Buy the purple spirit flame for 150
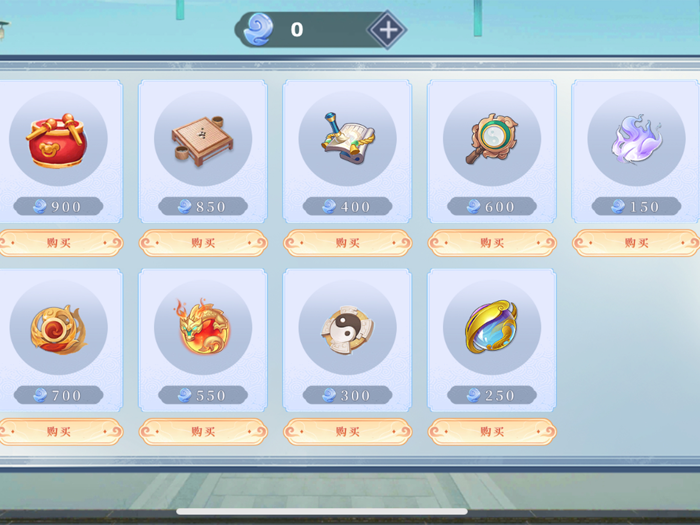Screen dimensions: 700x525 (636, 243)
